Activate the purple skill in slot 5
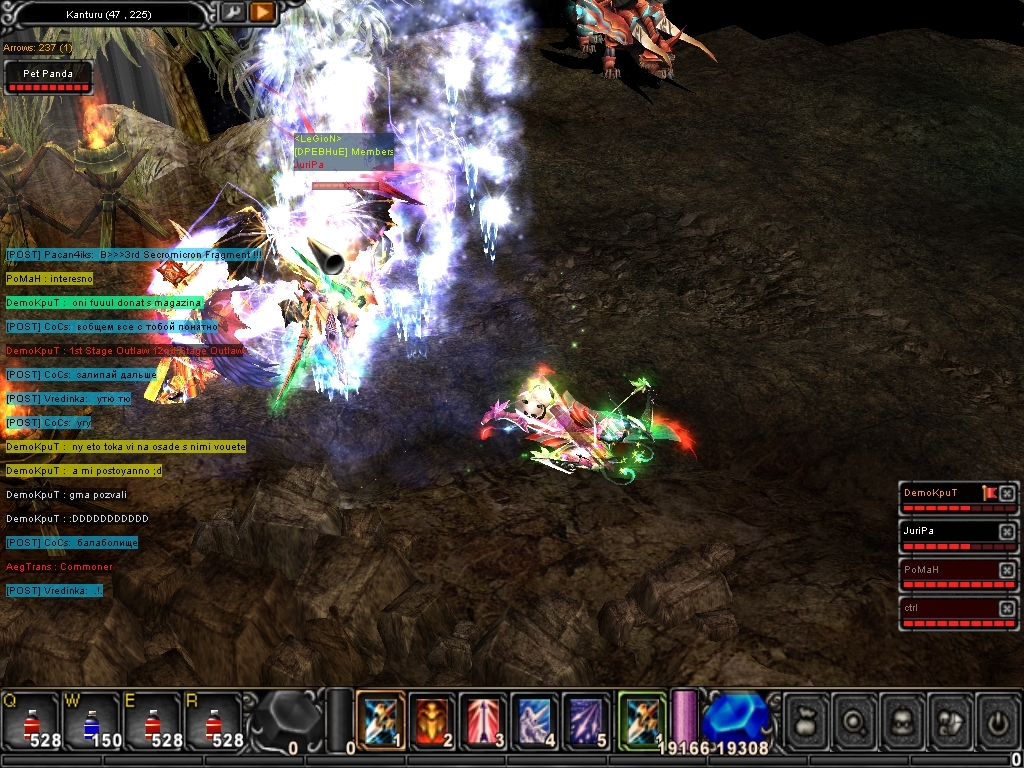This screenshot has width=1024, height=768. (587, 721)
